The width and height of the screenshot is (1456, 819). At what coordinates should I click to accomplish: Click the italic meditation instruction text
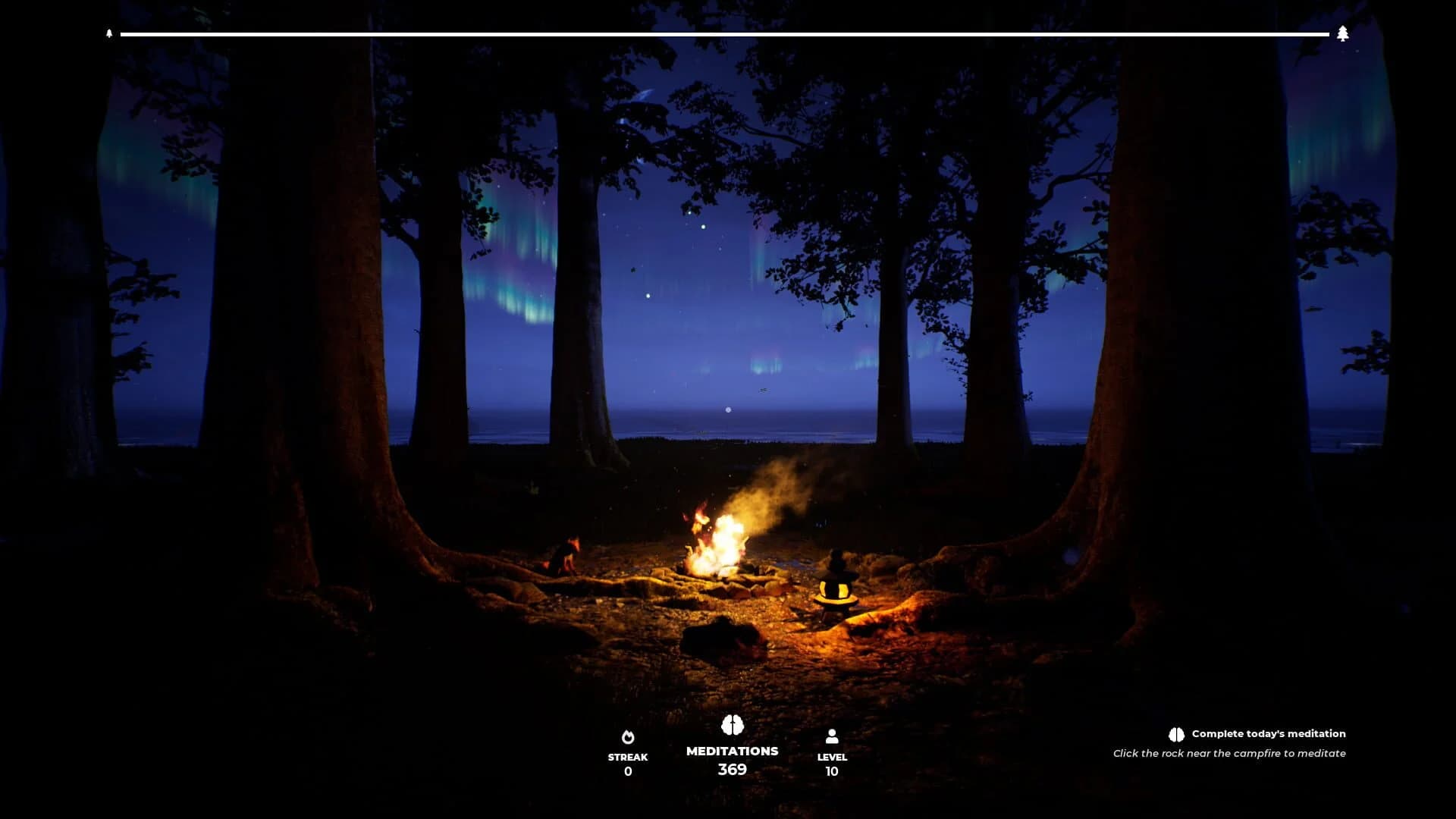pyautogui.click(x=1229, y=753)
